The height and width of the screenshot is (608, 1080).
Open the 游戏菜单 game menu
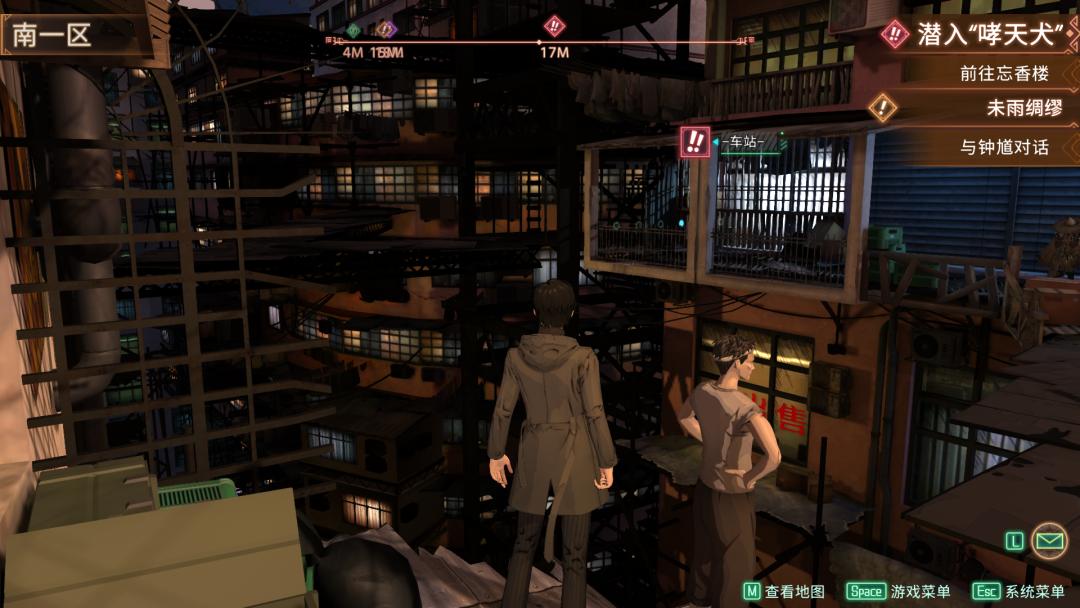[x=899, y=591]
